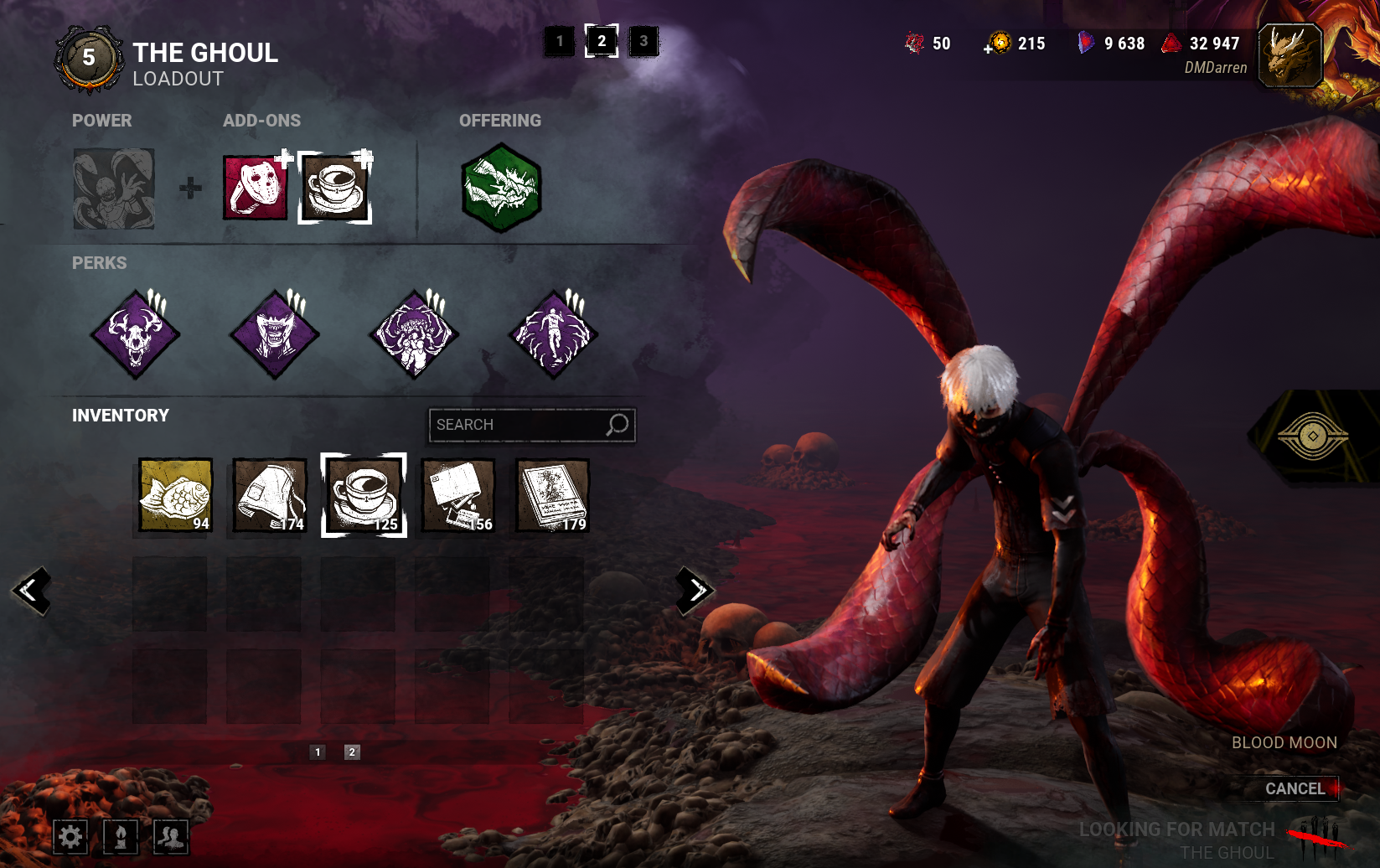Viewport: 1380px width, 868px height.
Task: Click the equipped coffee cup add-on slot
Action: click(x=335, y=188)
